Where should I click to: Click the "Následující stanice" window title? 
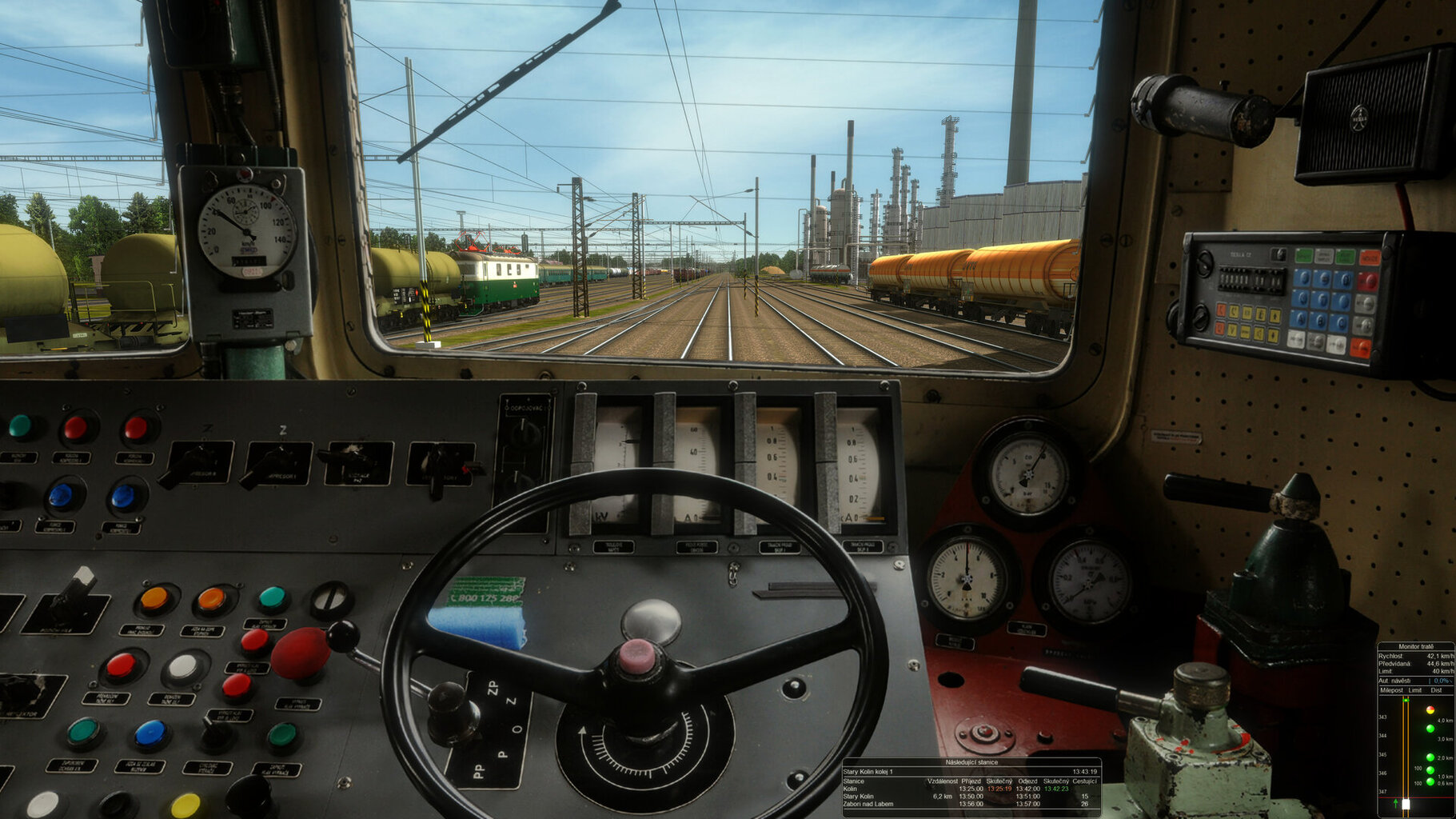click(x=971, y=762)
